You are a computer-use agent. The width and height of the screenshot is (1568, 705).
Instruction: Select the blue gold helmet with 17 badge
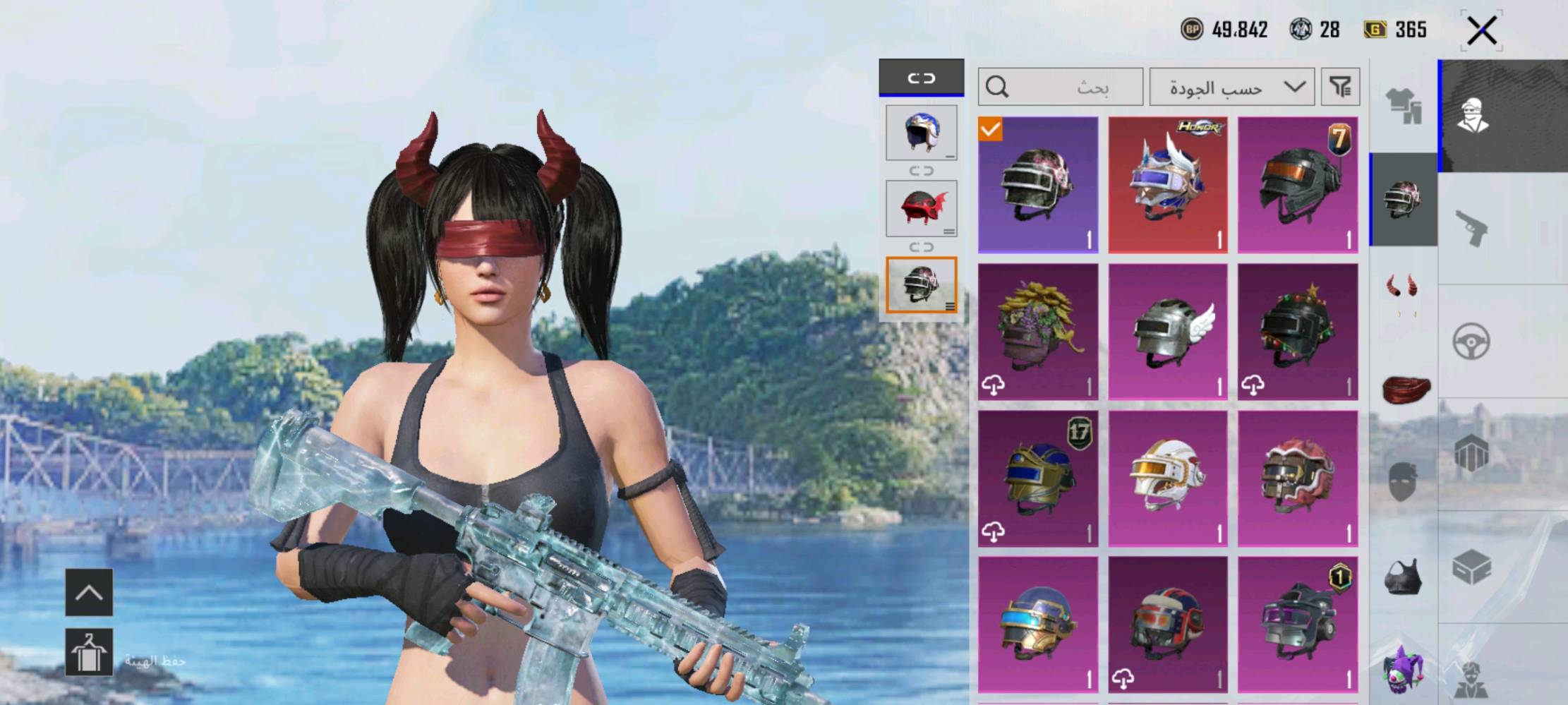point(1038,478)
